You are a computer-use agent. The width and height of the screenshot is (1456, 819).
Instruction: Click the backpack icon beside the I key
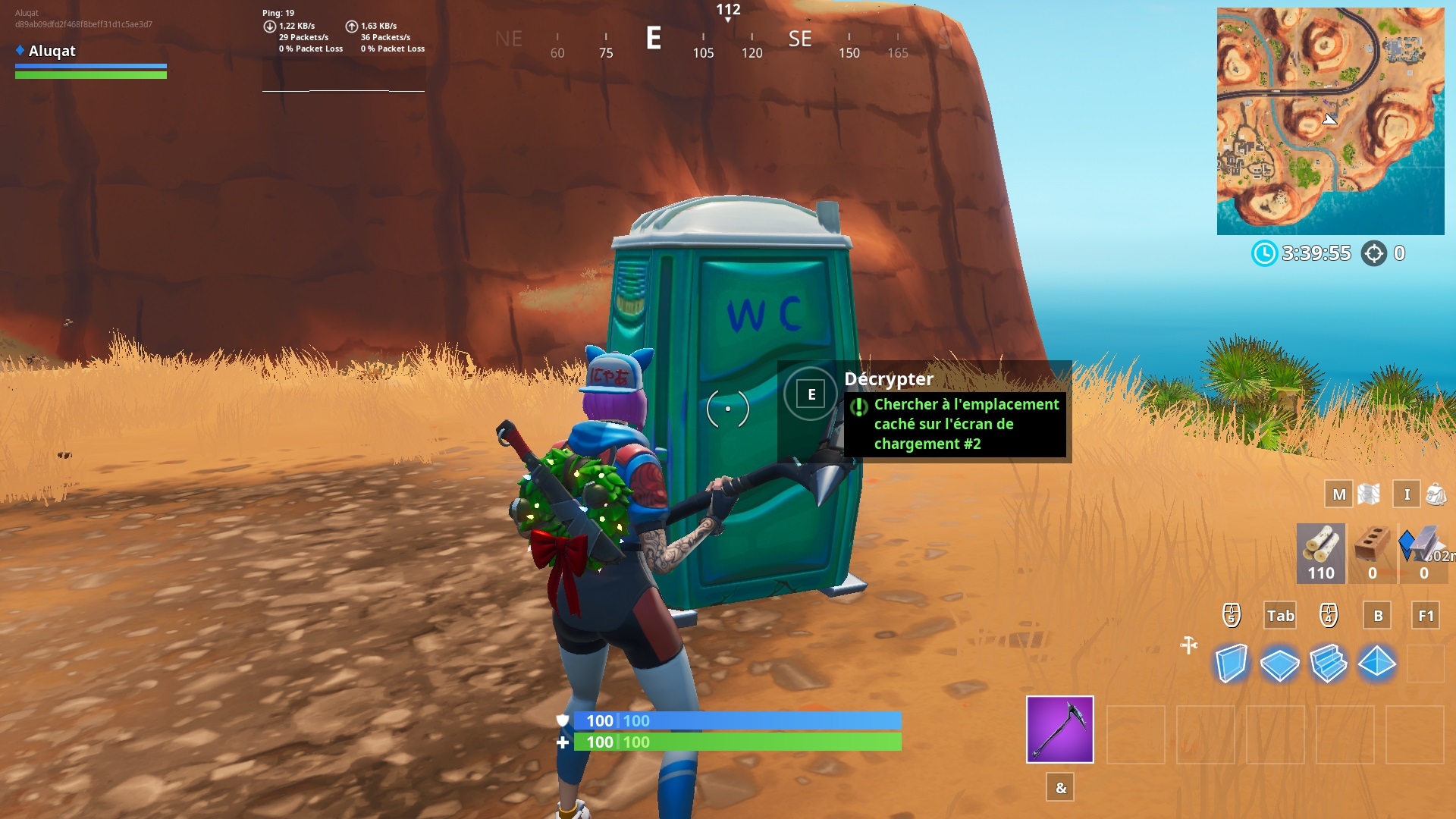tap(1437, 494)
